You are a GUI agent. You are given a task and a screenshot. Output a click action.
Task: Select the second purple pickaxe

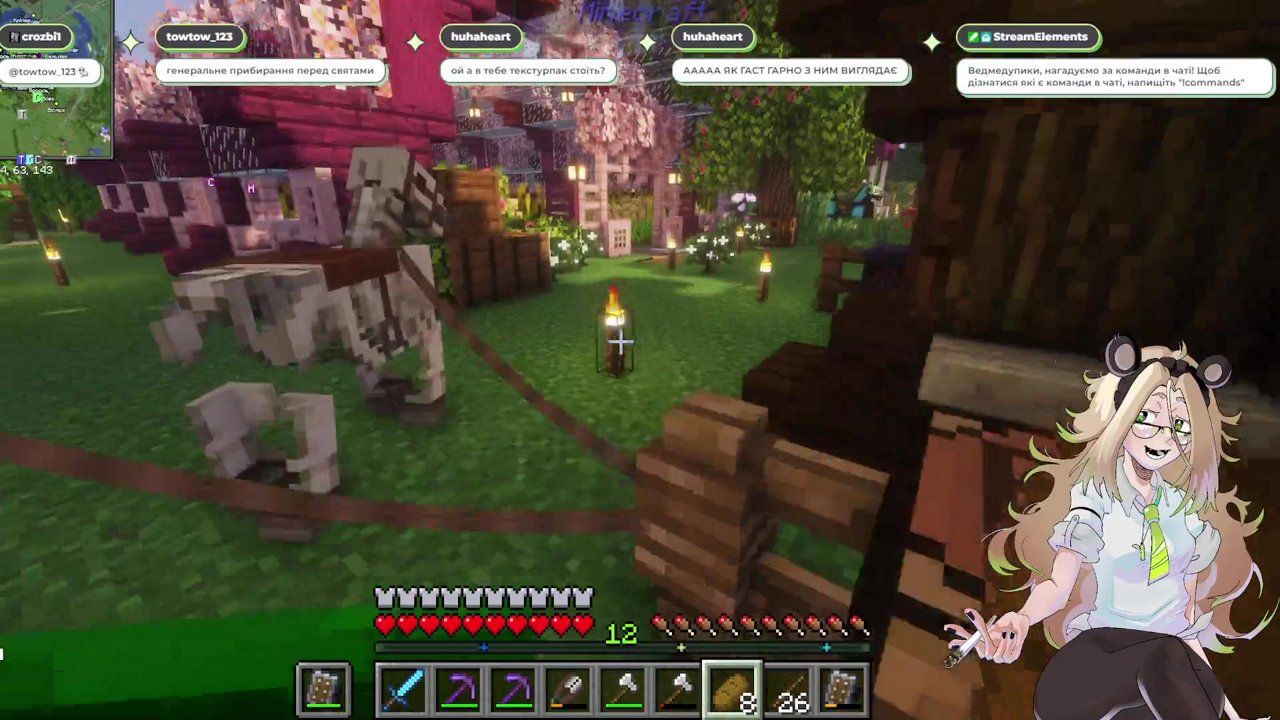click(514, 688)
